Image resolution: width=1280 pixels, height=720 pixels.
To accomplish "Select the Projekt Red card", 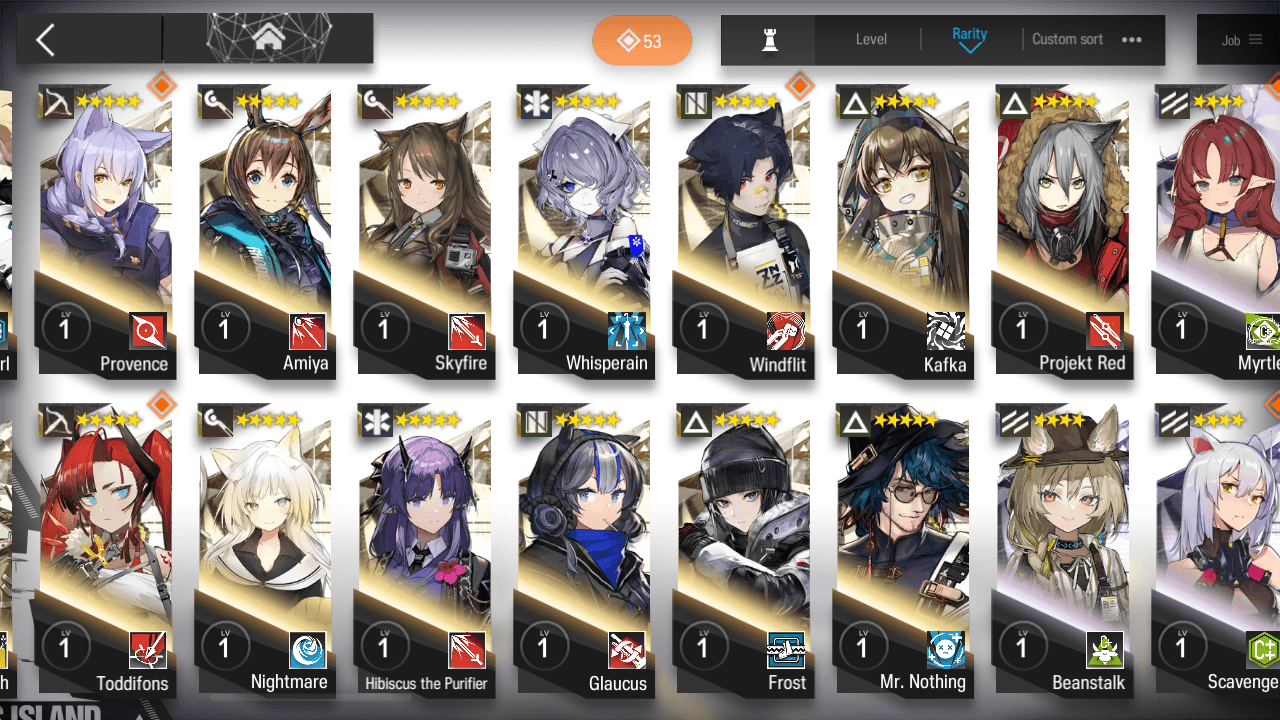I will [1062, 230].
